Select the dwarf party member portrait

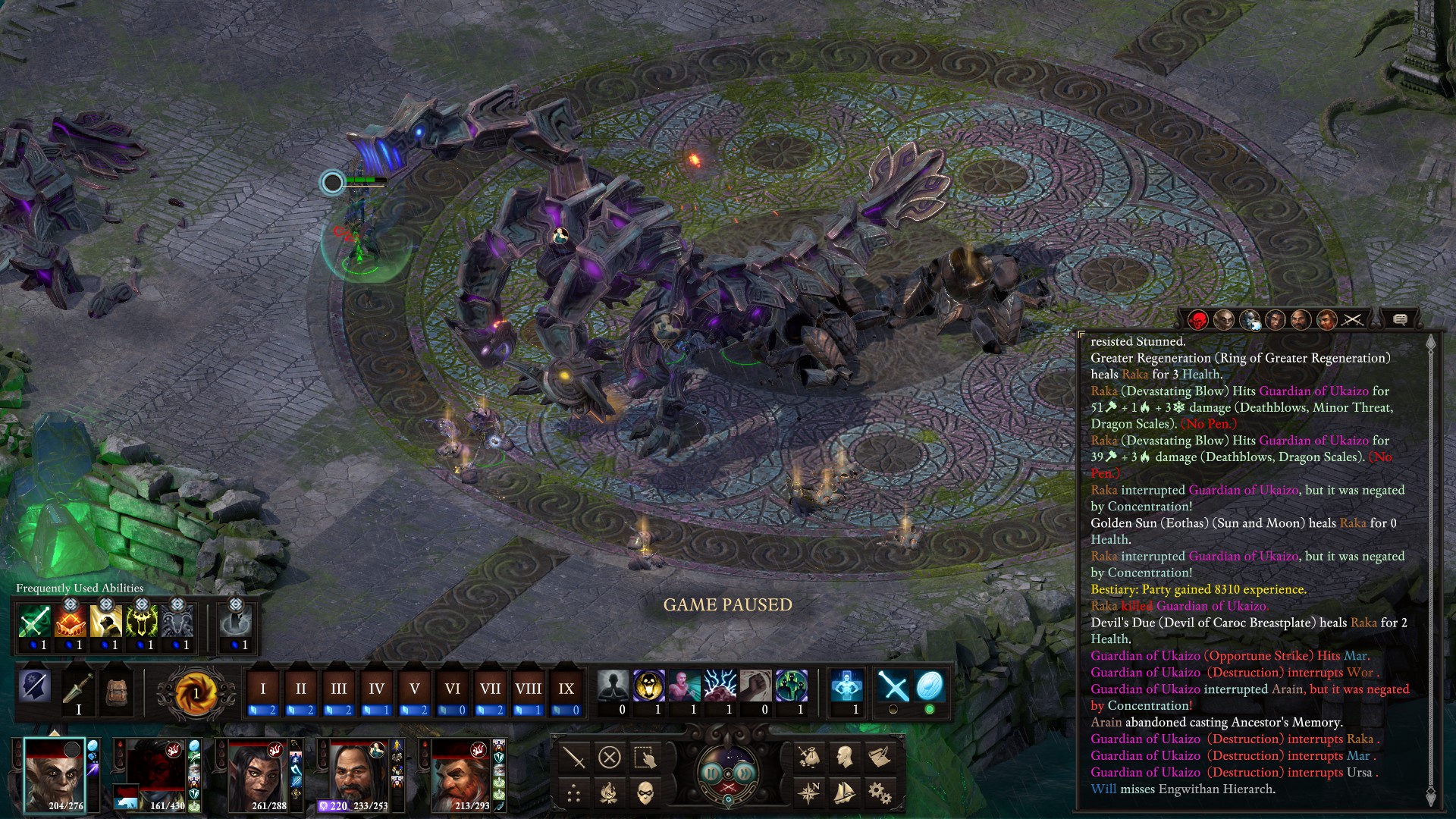460,775
